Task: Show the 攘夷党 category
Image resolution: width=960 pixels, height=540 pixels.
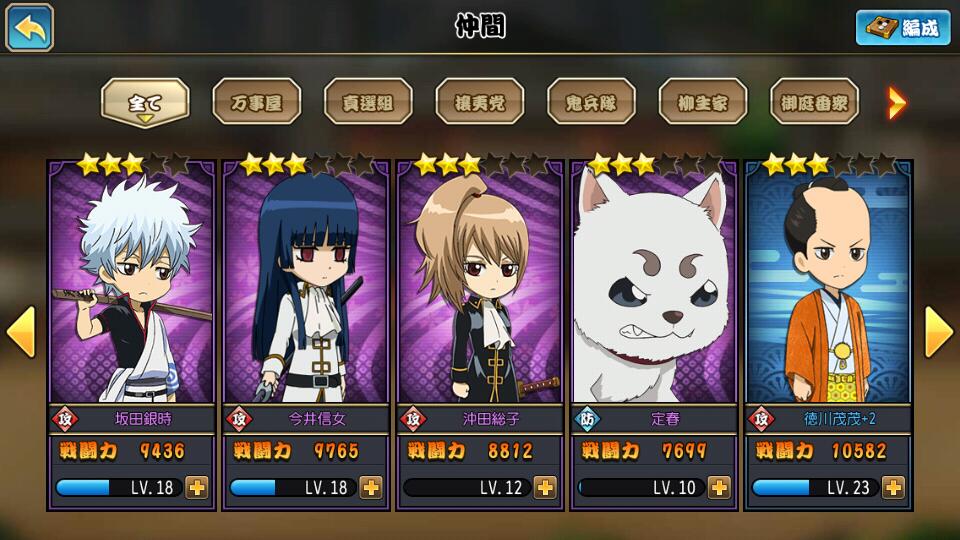Action: (x=479, y=102)
